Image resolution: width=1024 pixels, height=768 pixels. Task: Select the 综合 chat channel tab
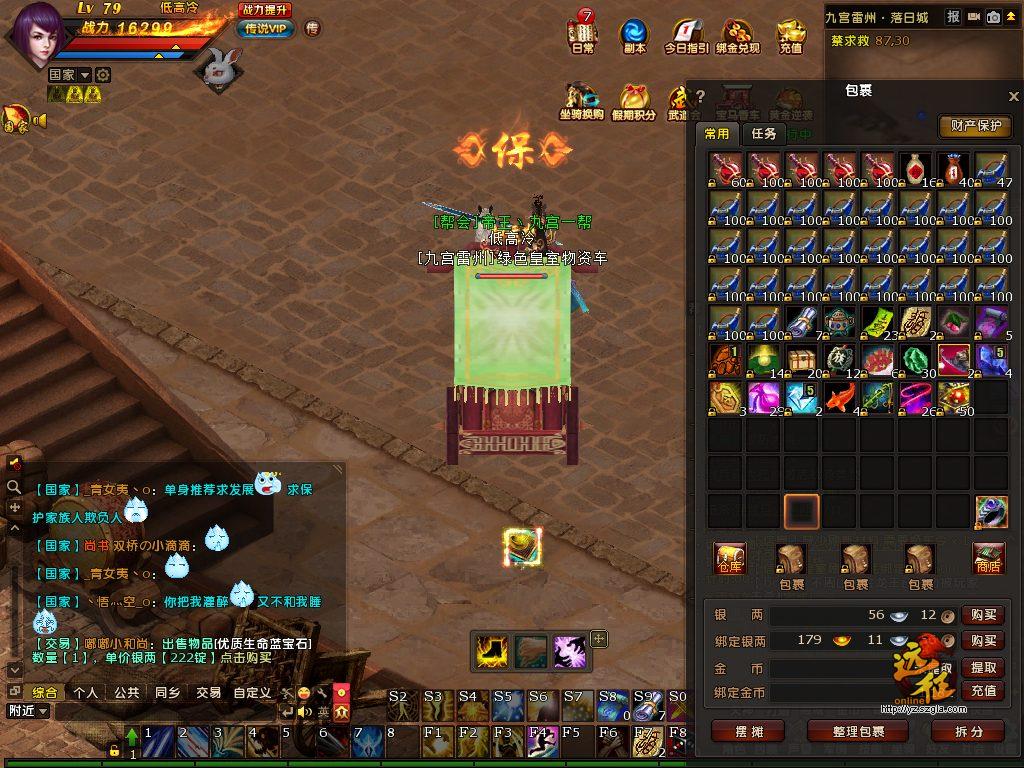(x=45, y=692)
